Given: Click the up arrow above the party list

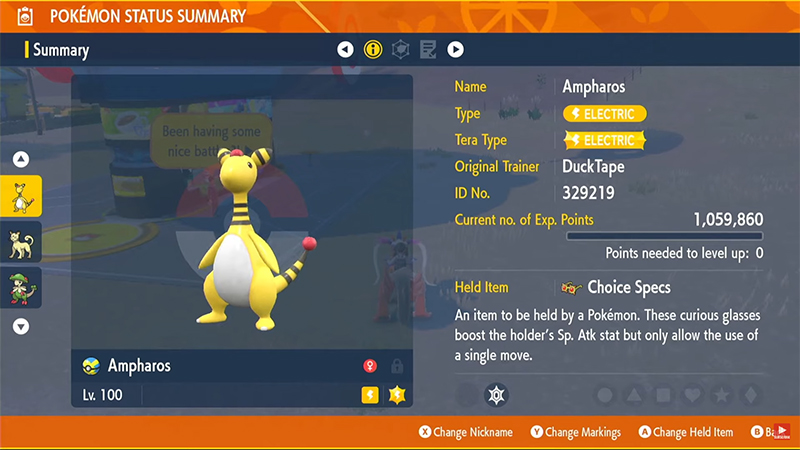Looking at the screenshot, I should (21, 159).
